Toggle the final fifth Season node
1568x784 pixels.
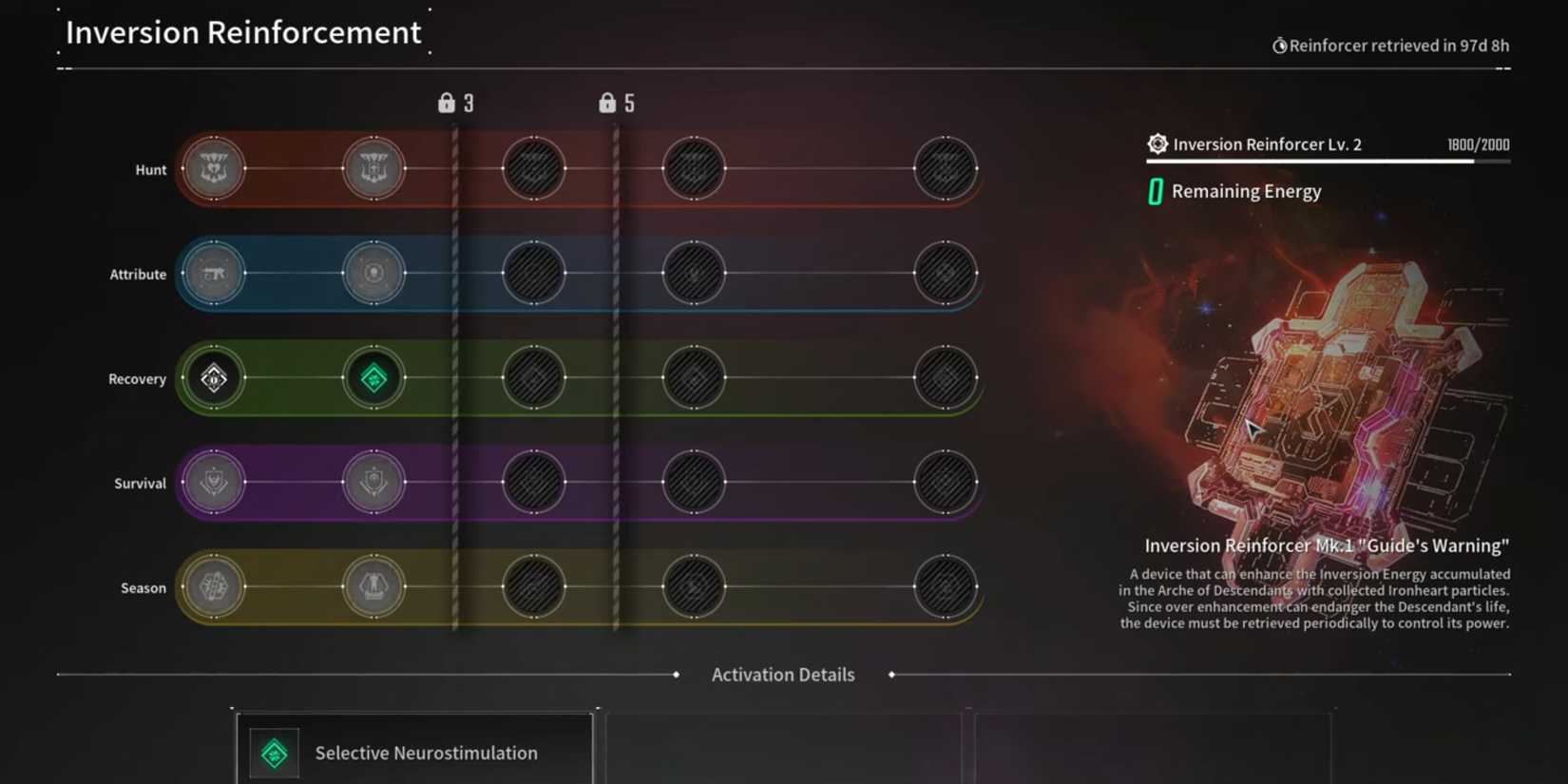tap(946, 587)
